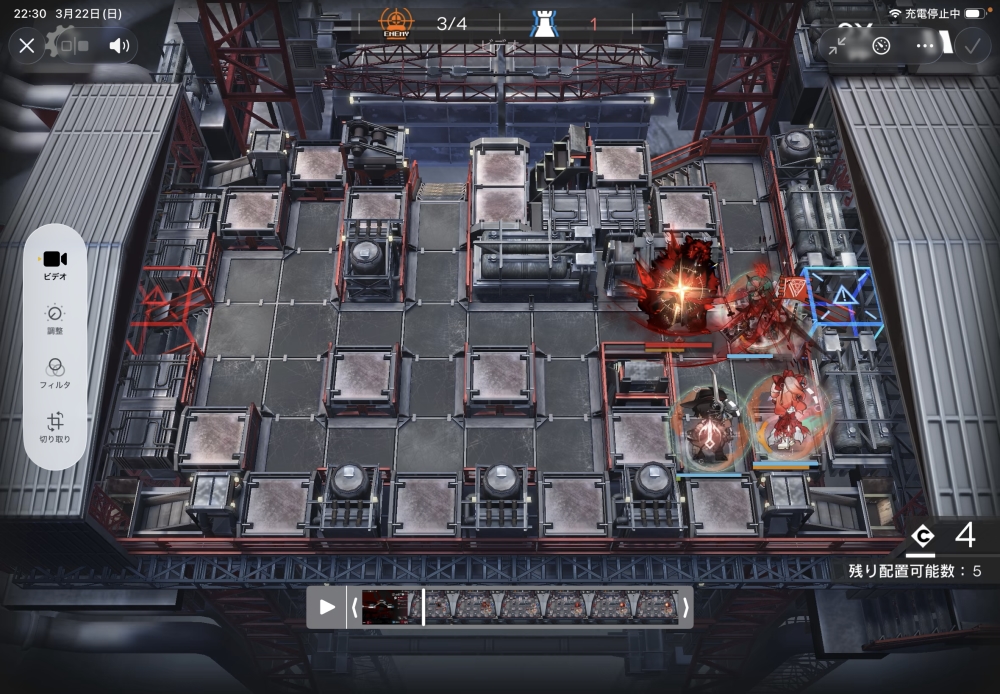
Task: Click the right trim handle of the filmstrip
Action: (x=685, y=607)
